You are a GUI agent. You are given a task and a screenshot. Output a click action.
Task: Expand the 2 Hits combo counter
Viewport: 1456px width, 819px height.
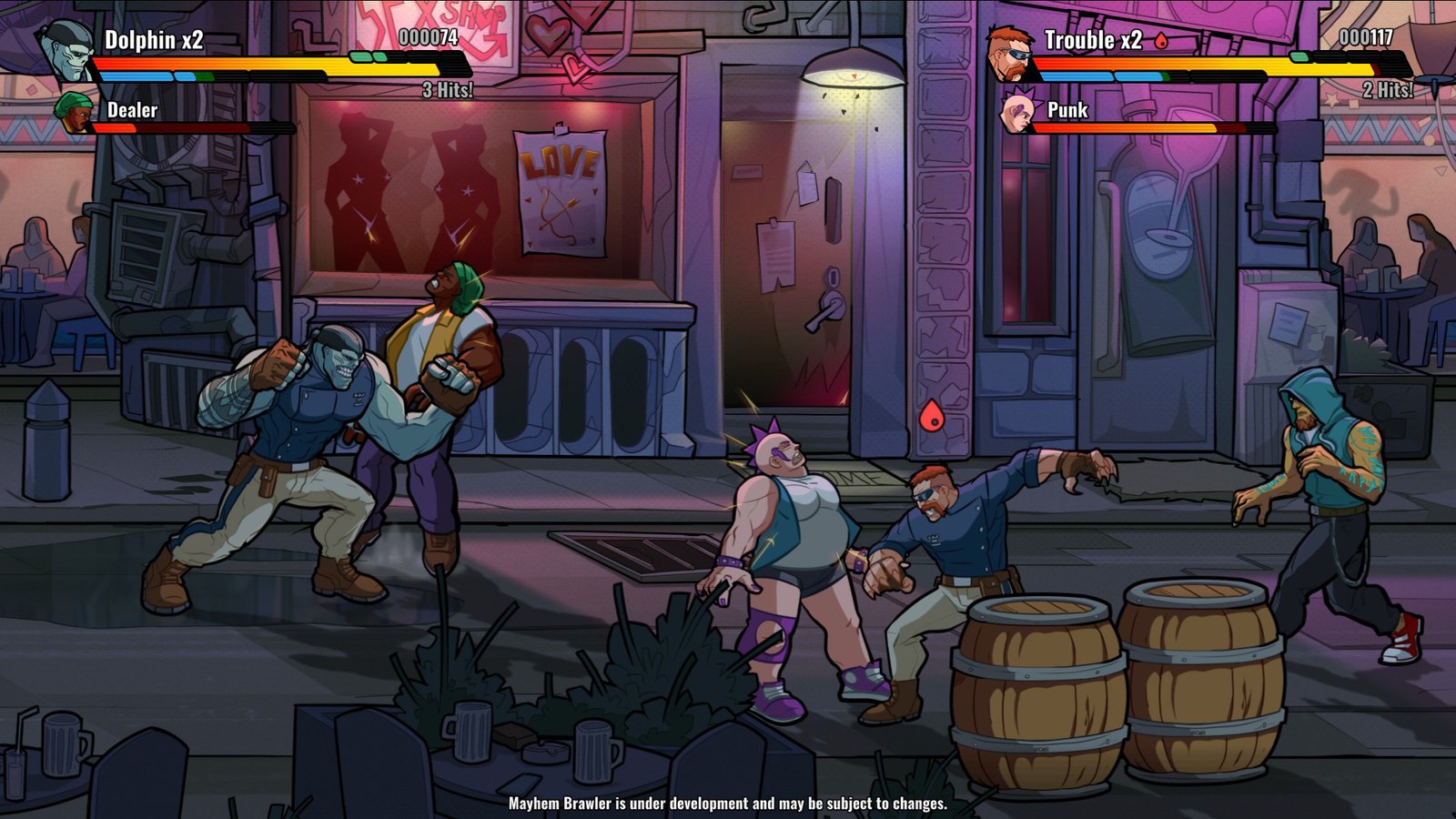tap(1387, 91)
